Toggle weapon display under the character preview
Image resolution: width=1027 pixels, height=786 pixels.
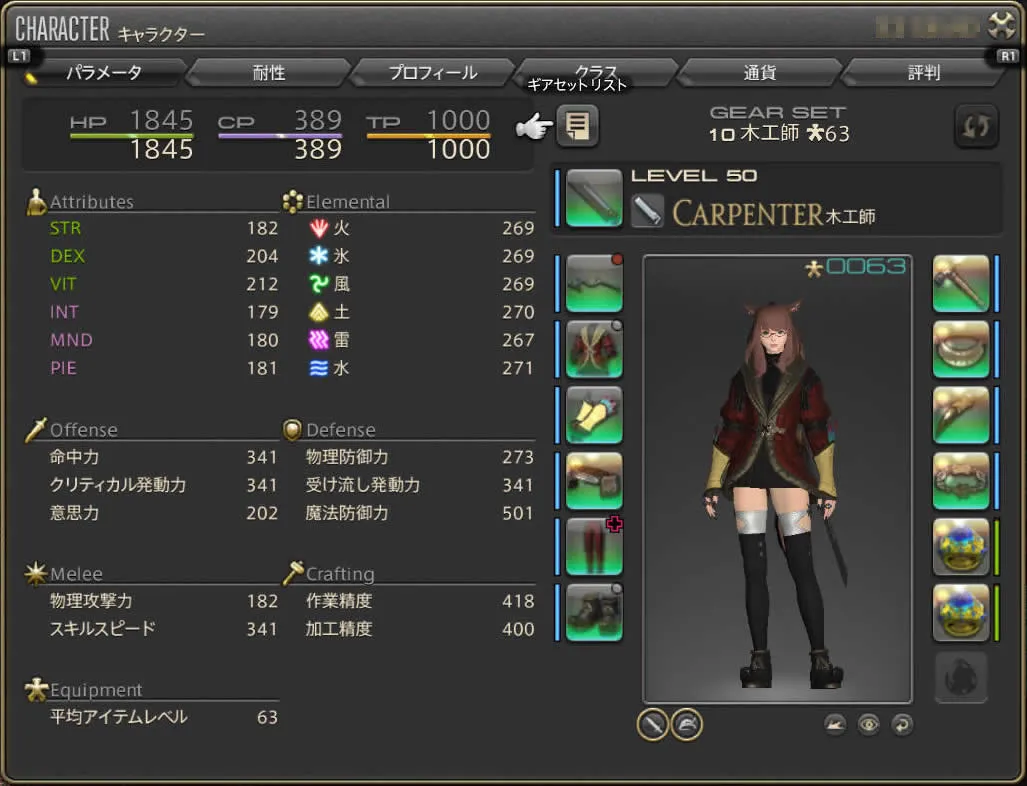(x=653, y=724)
